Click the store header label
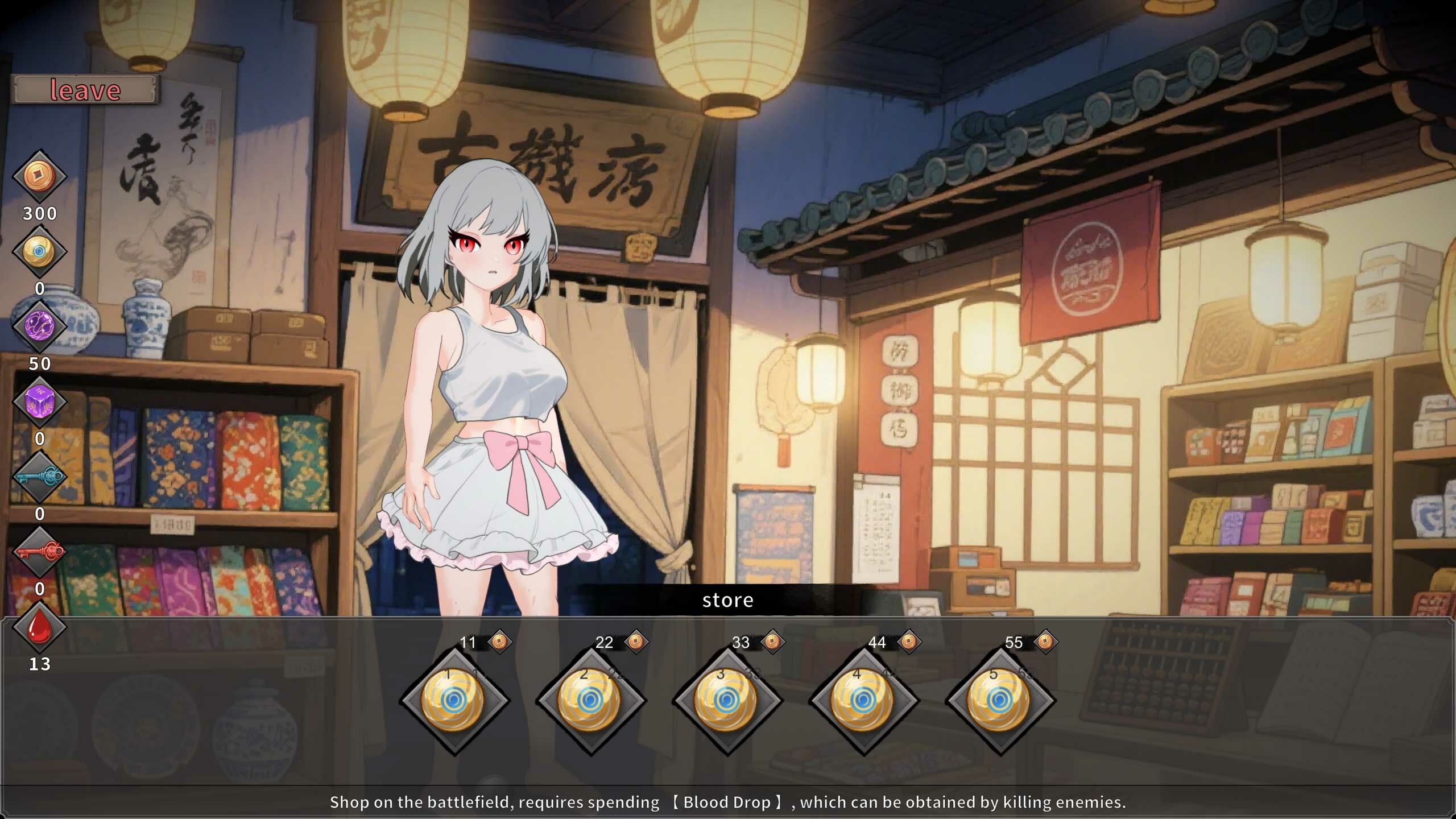Viewport: 1456px width, 819px height. [x=728, y=600]
